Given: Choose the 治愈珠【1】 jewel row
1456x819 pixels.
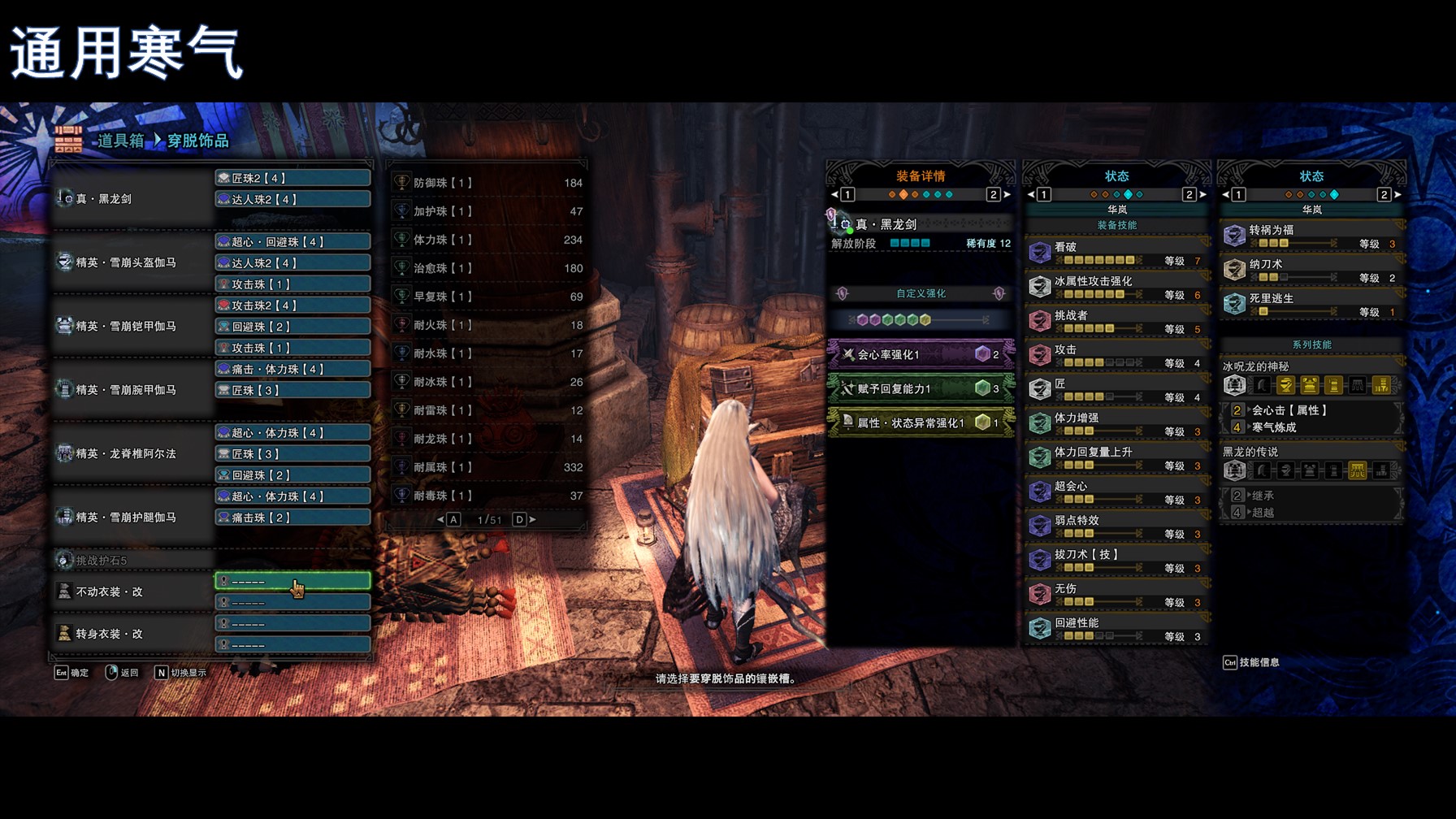Looking at the screenshot, I should pyautogui.click(x=487, y=268).
